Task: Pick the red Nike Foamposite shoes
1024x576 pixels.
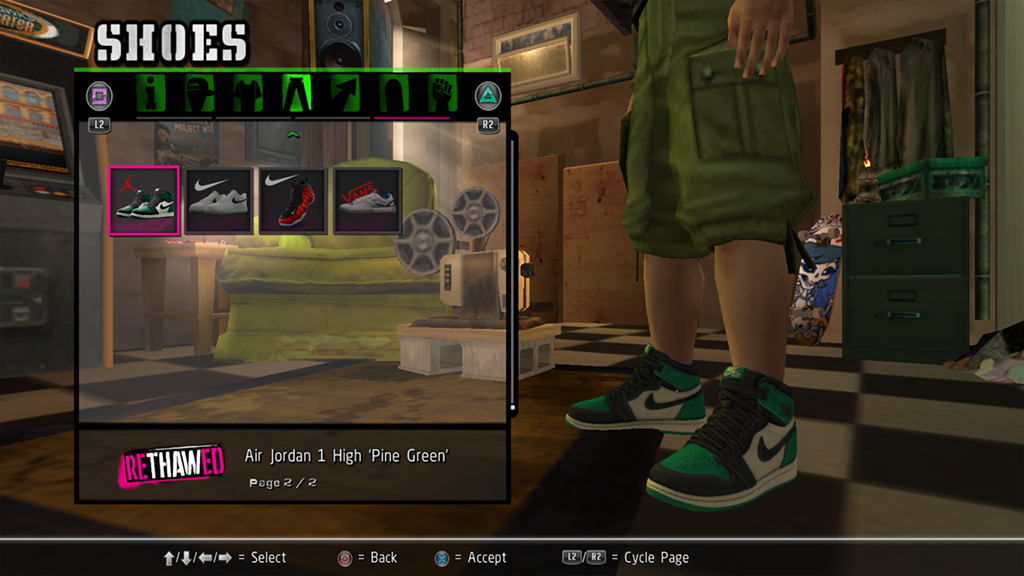Action: 293,200
